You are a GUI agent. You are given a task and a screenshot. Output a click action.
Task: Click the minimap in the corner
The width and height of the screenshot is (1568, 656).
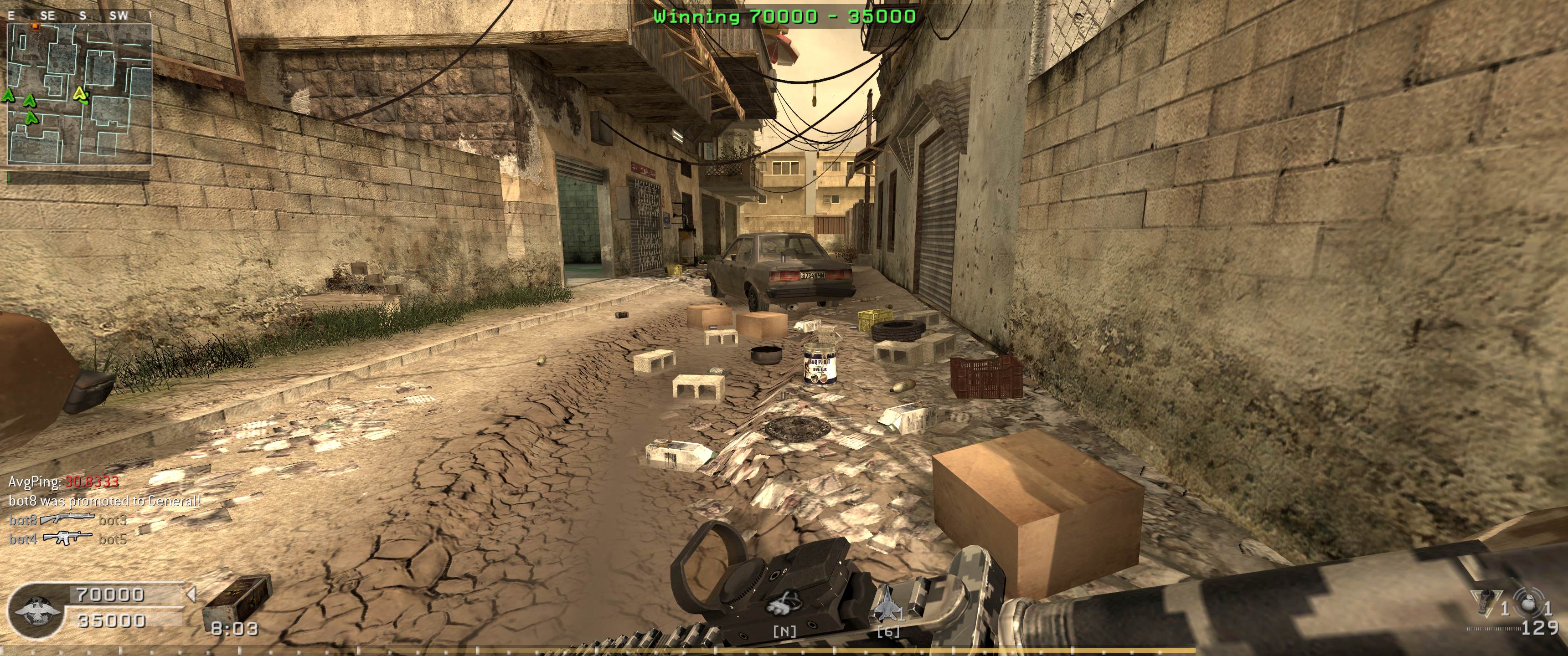79,94
